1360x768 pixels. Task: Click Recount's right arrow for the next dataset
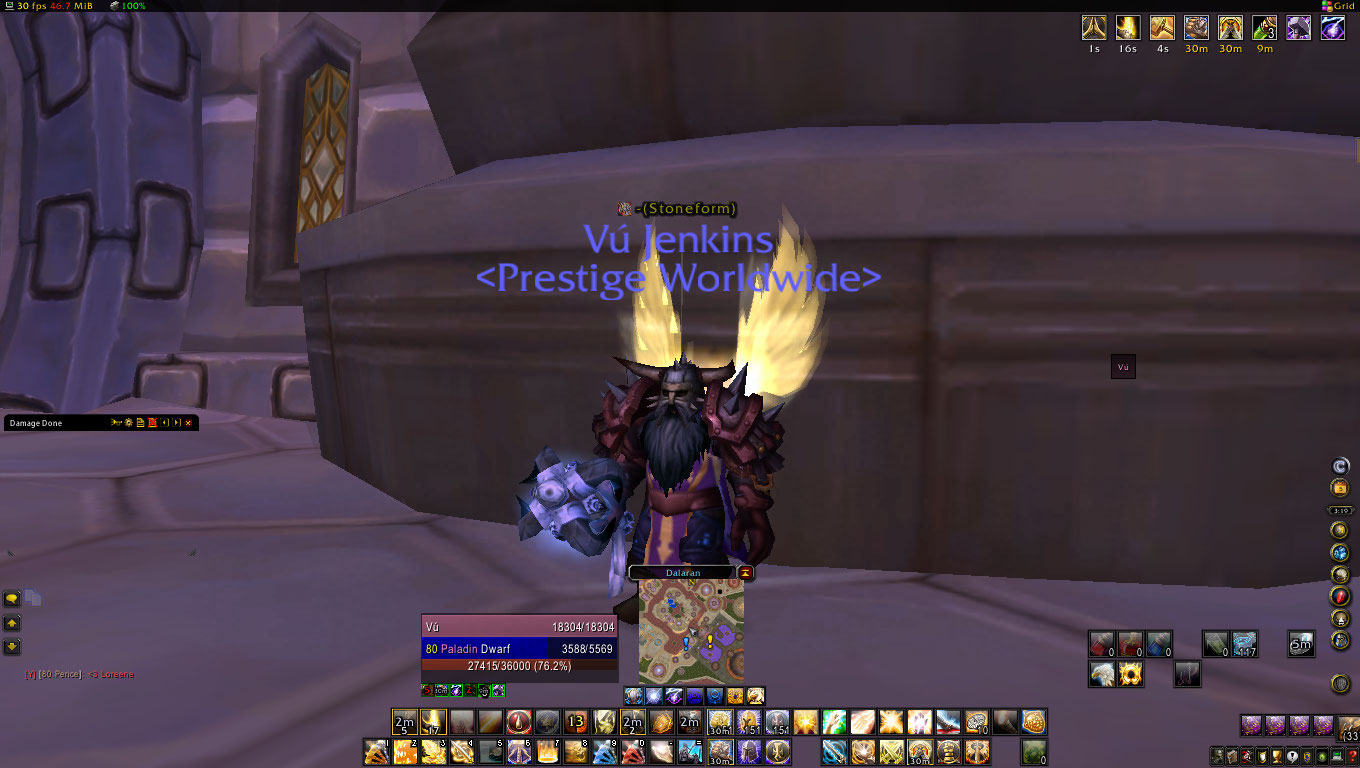tap(175, 422)
